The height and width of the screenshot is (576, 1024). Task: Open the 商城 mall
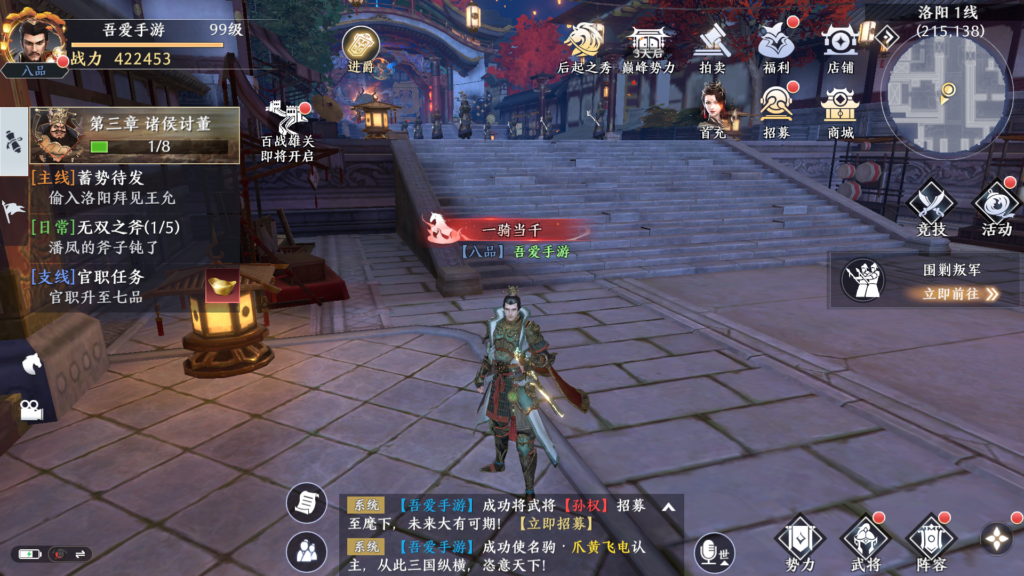840,109
